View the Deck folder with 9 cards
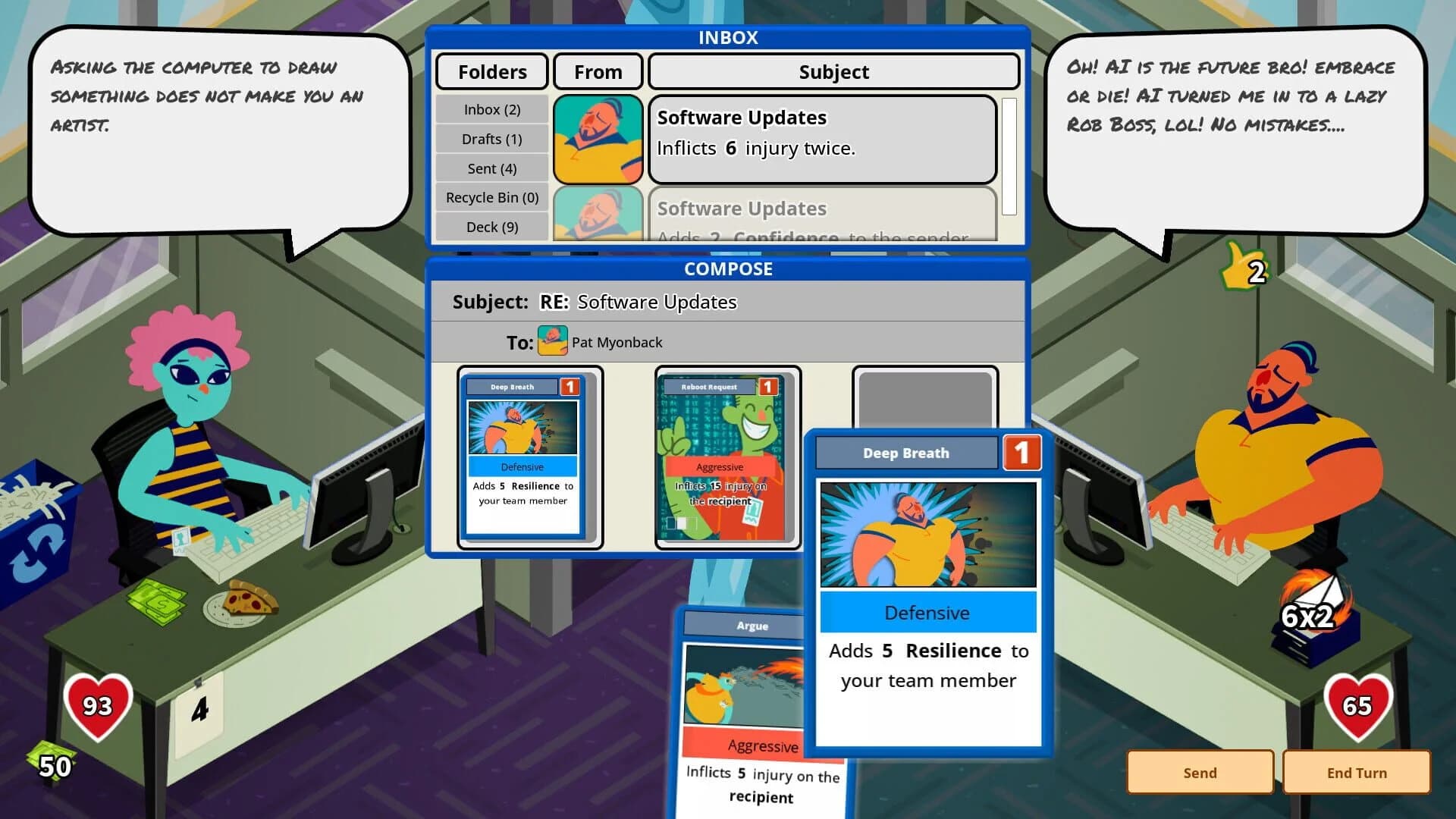Screen dimensions: 1456x819 [491, 227]
